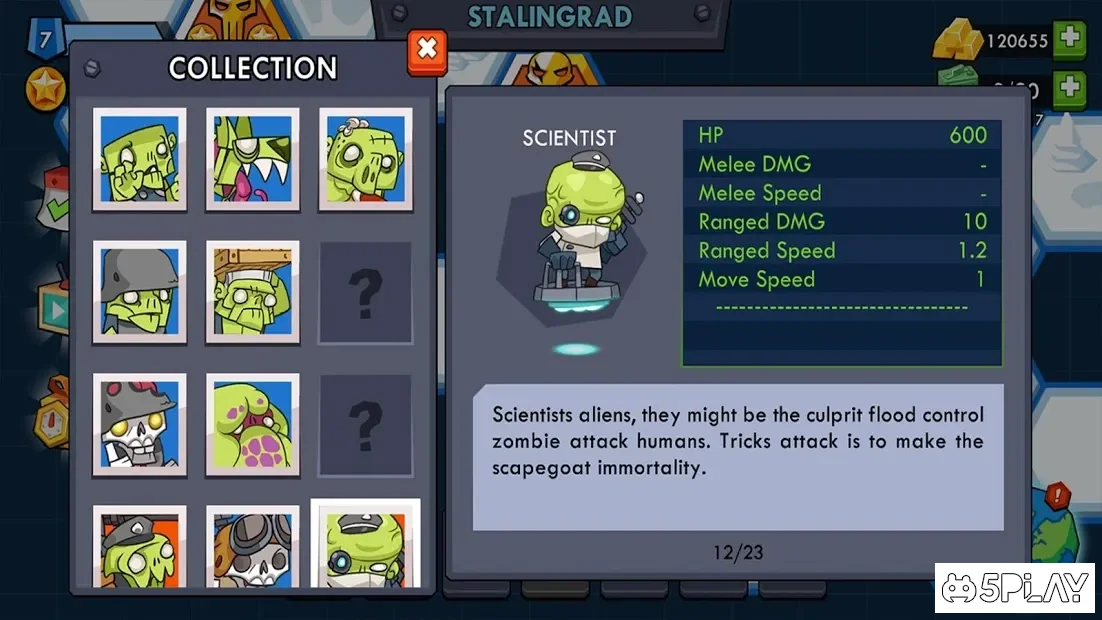
Task: Select the skull pilot with goggles
Action: pyautogui.click(x=253, y=547)
